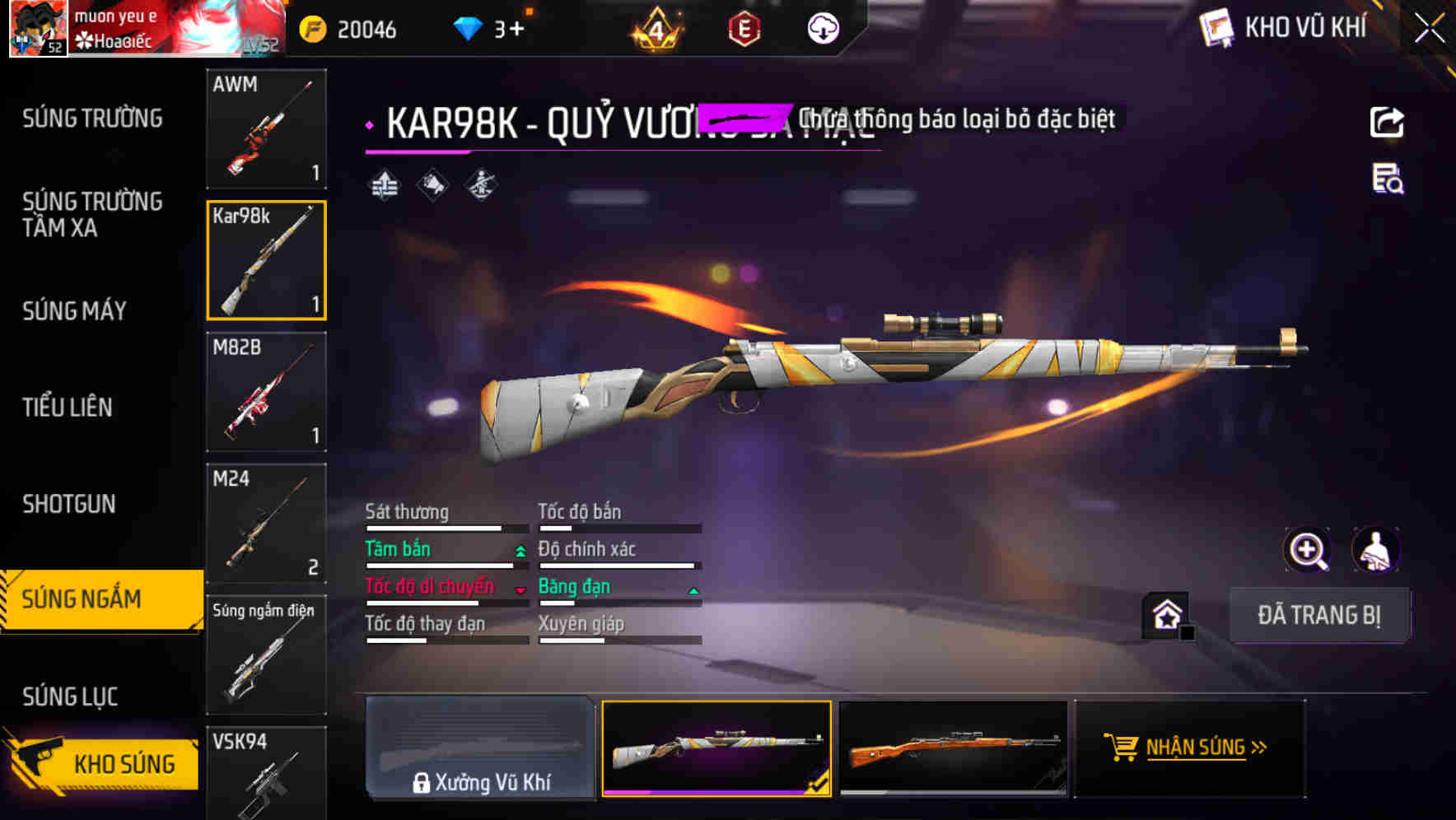This screenshot has width=1456, height=820.
Task: Select the SÚNG MÁY weapon category
Action: pyautogui.click(x=74, y=311)
